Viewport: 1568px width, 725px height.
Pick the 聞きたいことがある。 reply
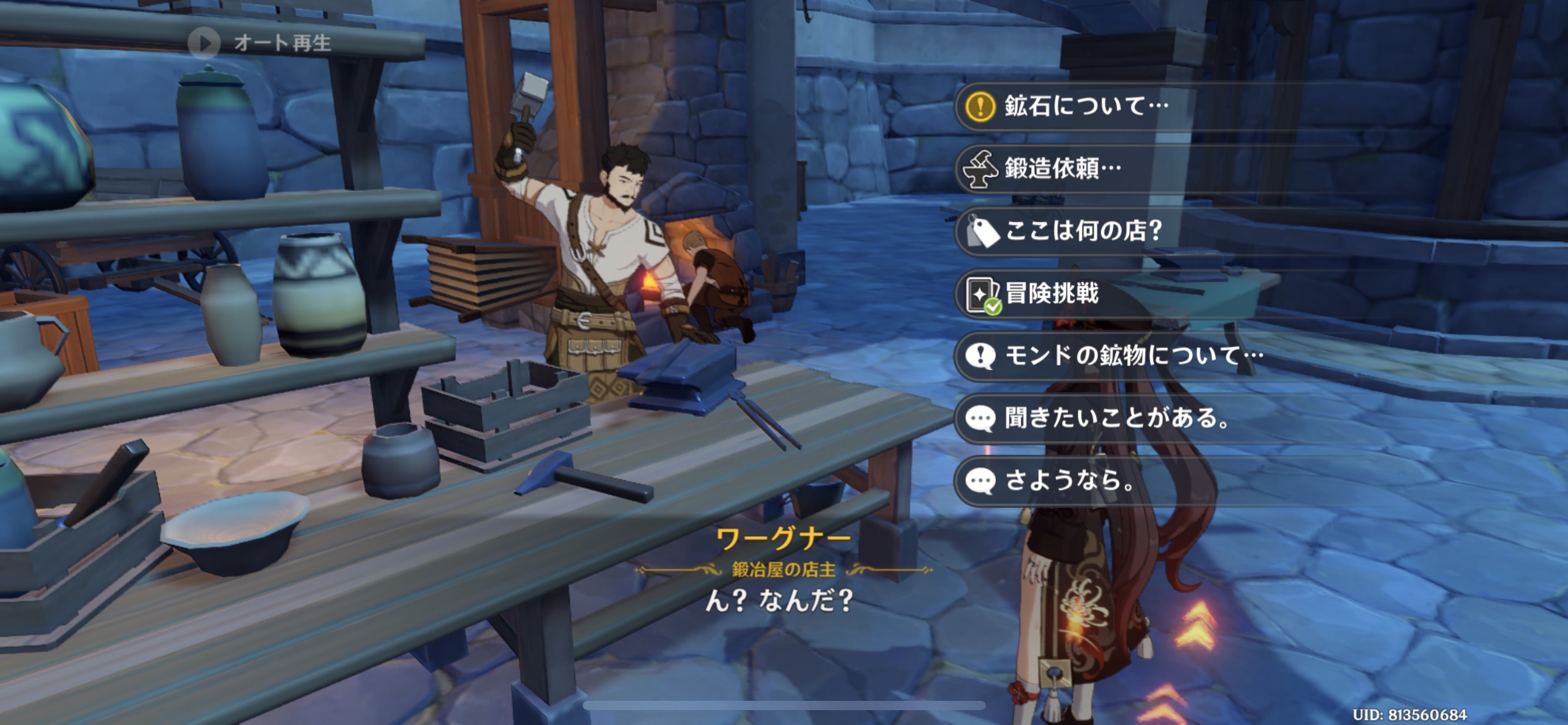pos(1116,418)
